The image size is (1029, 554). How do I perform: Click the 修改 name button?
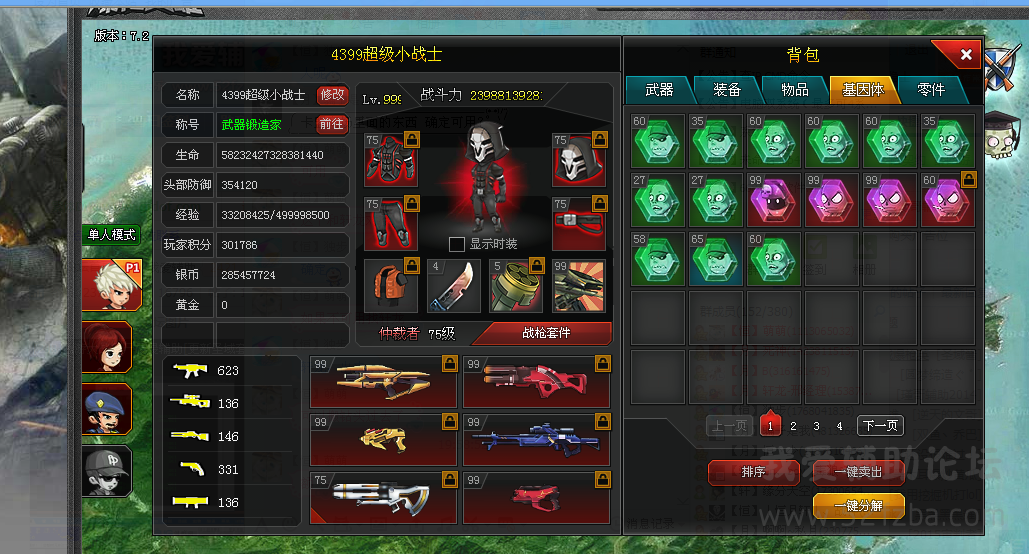click(332, 95)
